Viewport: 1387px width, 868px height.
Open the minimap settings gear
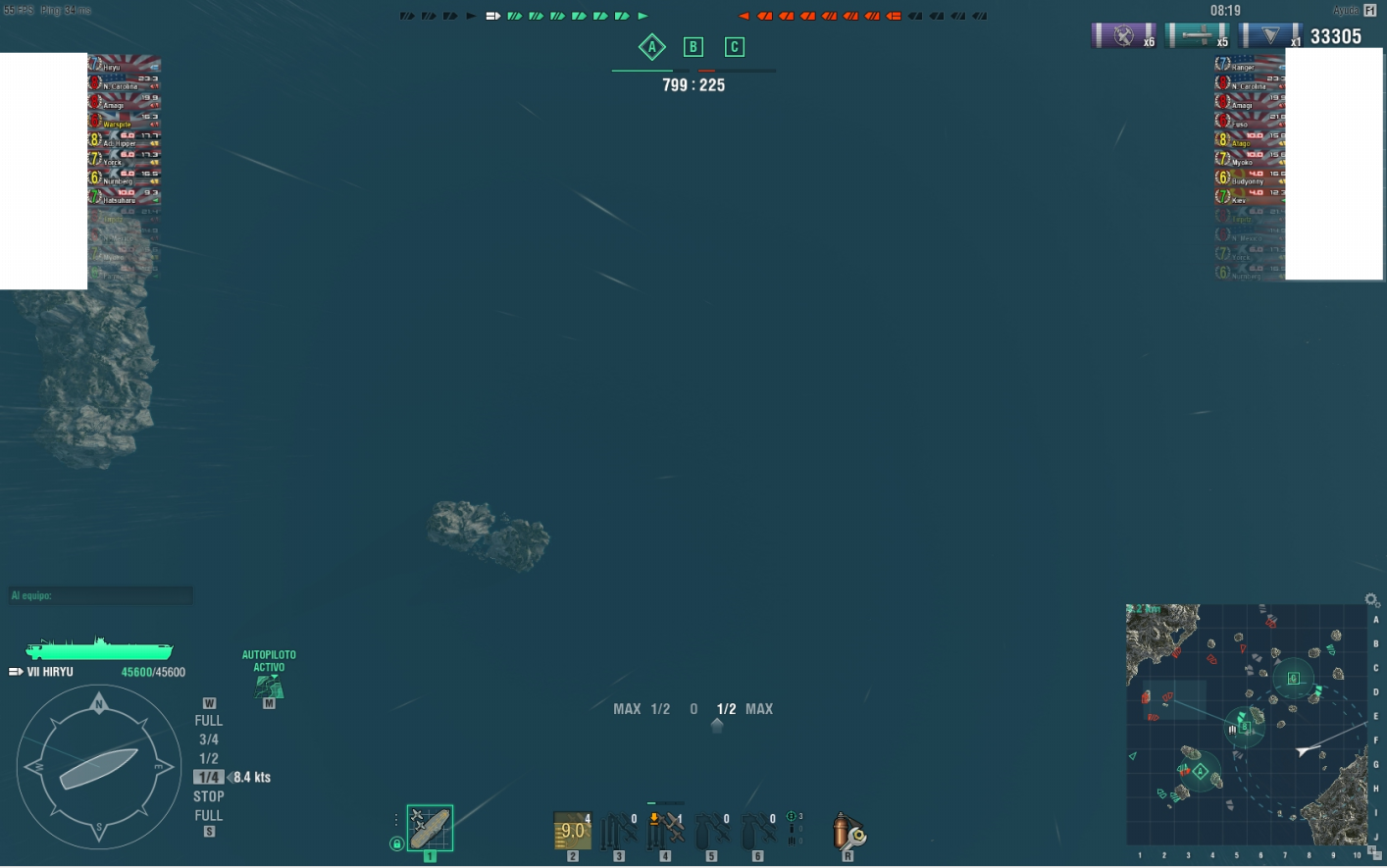1372,599
